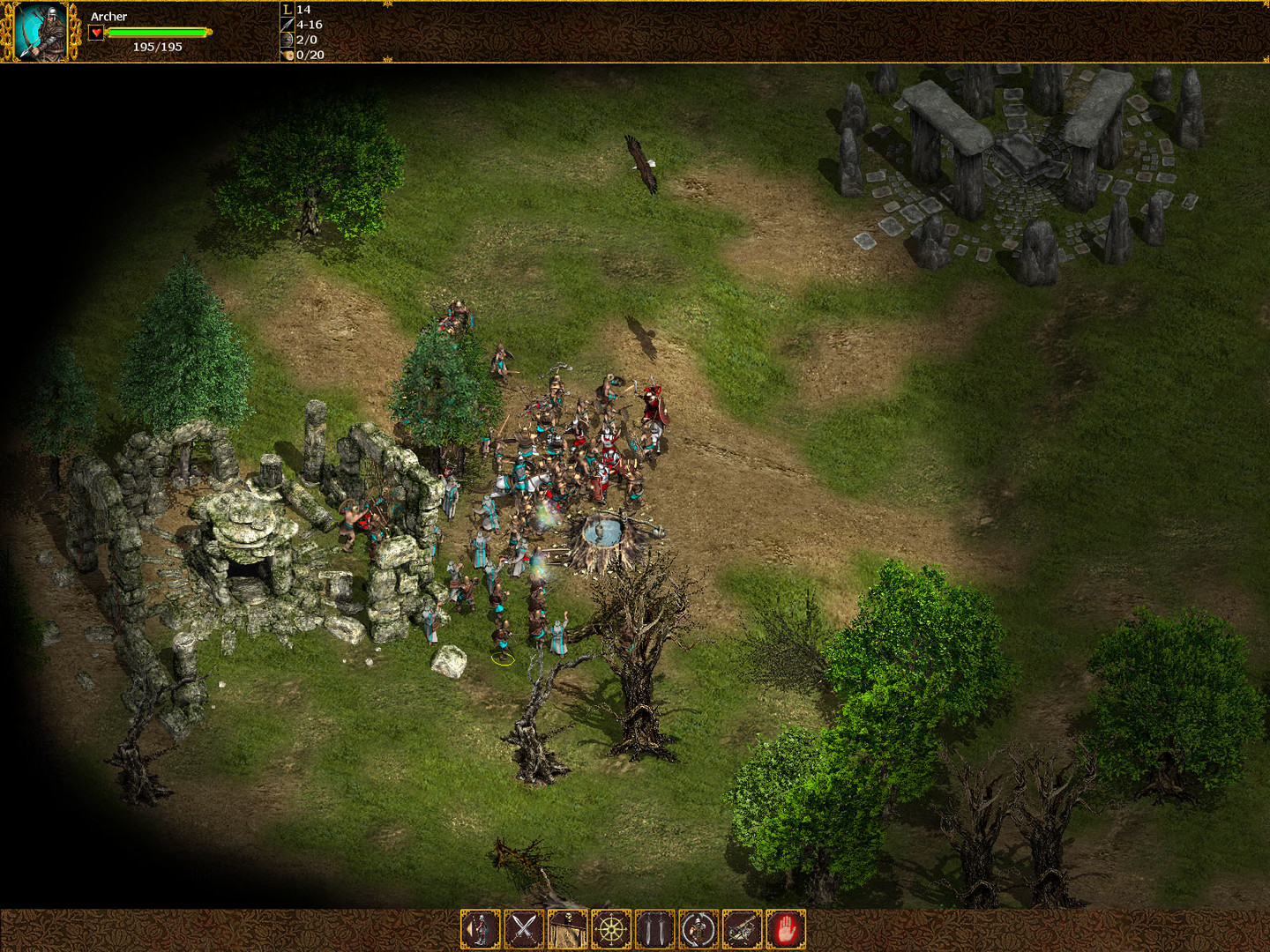Click the two upright swords command
Viewport: 1270px width, 952px height.
[x=654, y=929]
